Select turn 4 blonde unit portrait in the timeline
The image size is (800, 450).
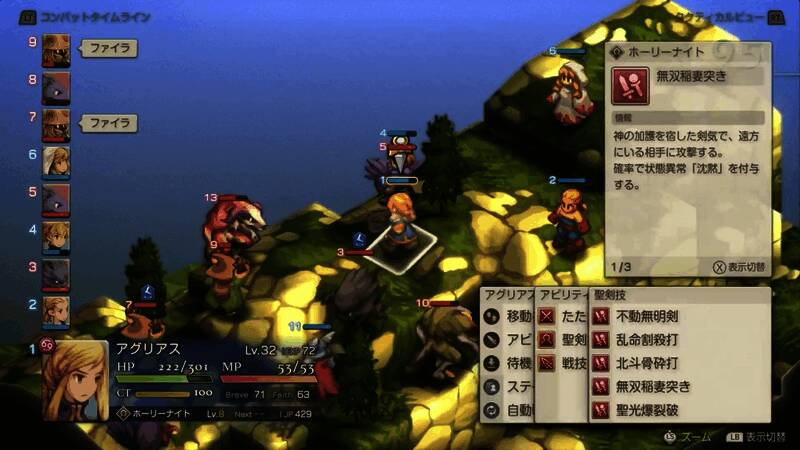(56, 234)
